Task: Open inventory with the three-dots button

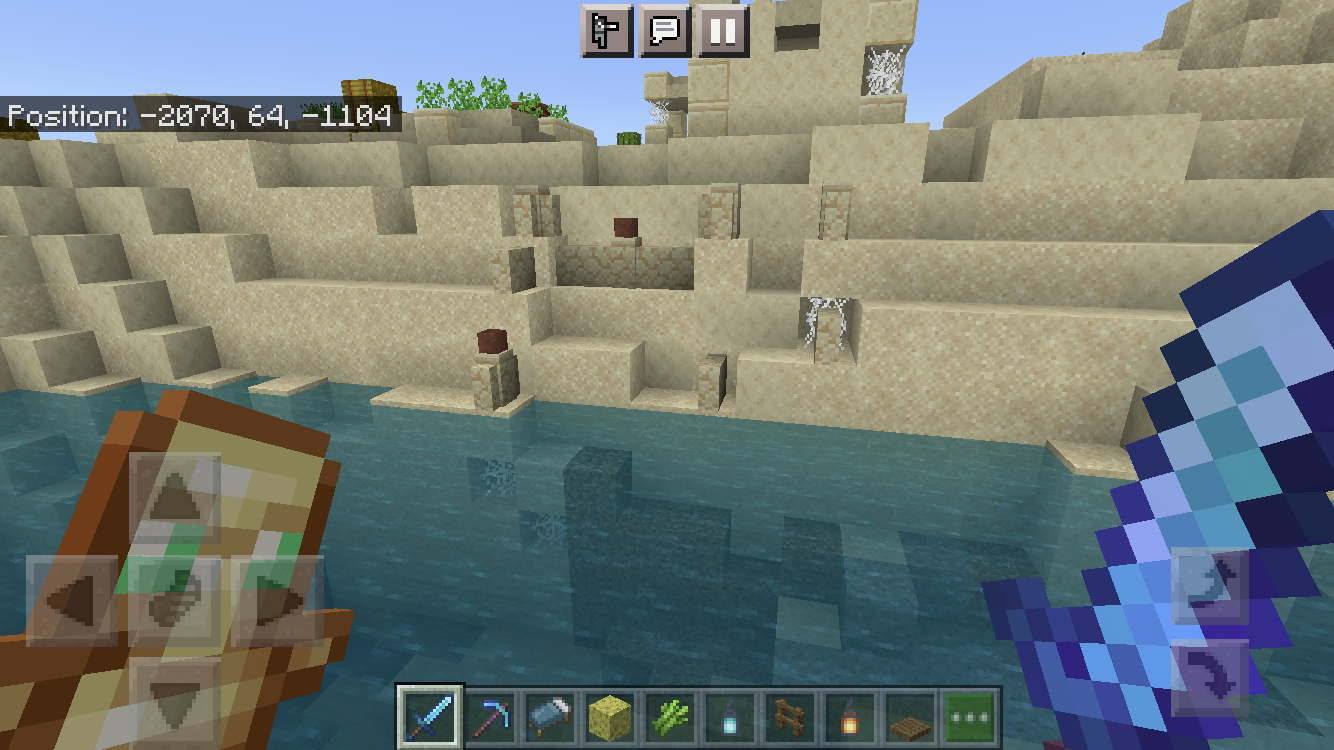Action: point(971,717)
